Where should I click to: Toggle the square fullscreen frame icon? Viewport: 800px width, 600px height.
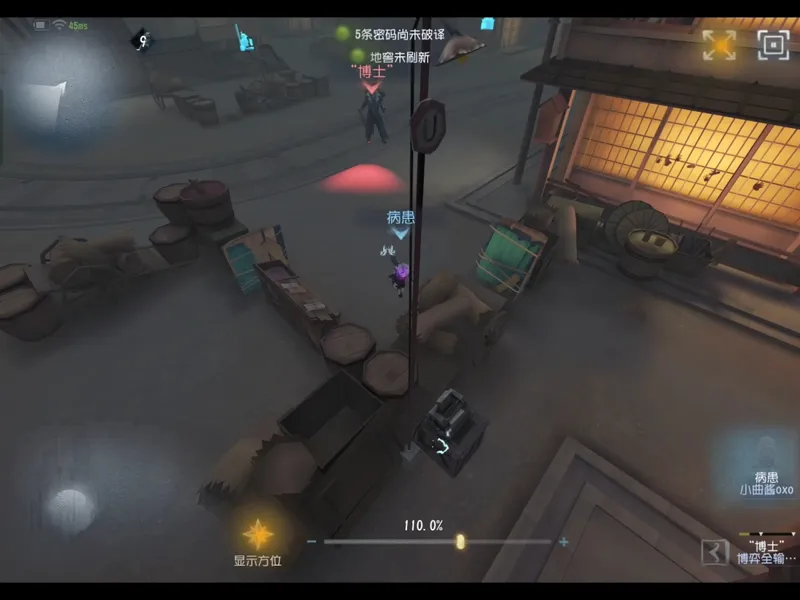click(773, 44)
